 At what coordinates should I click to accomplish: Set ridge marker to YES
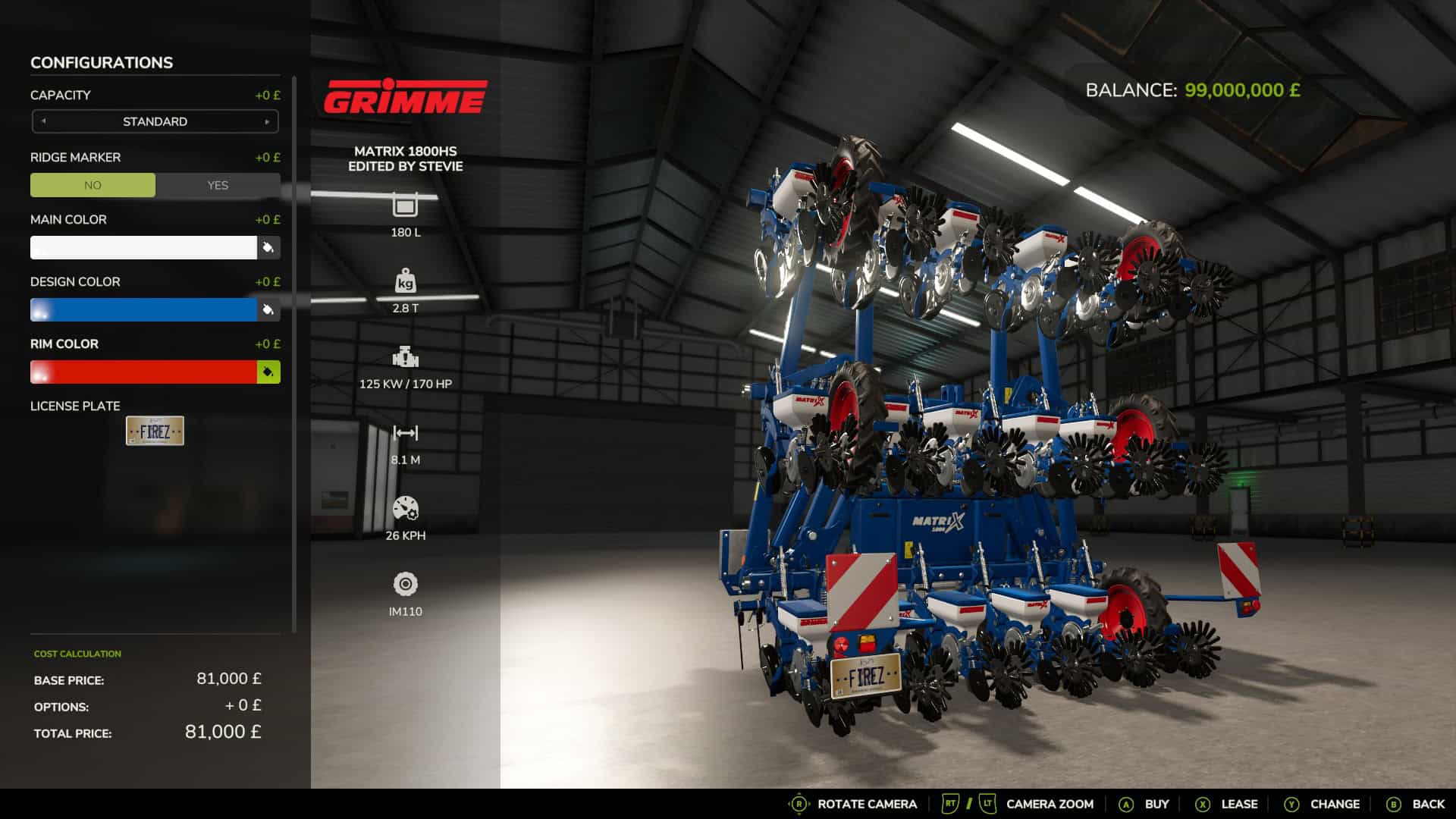(x=218, y=185)
